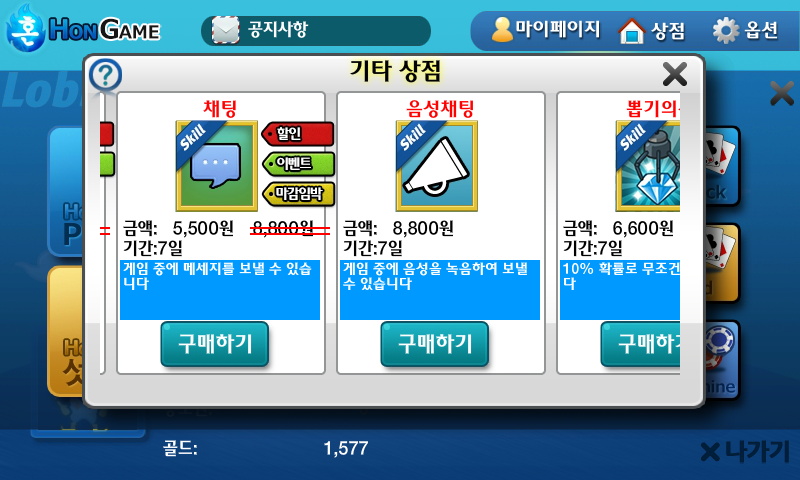This screenshot has width=800, height=480.
Task: Close the 기타 상점 shop popup
Action: [675, 74]
